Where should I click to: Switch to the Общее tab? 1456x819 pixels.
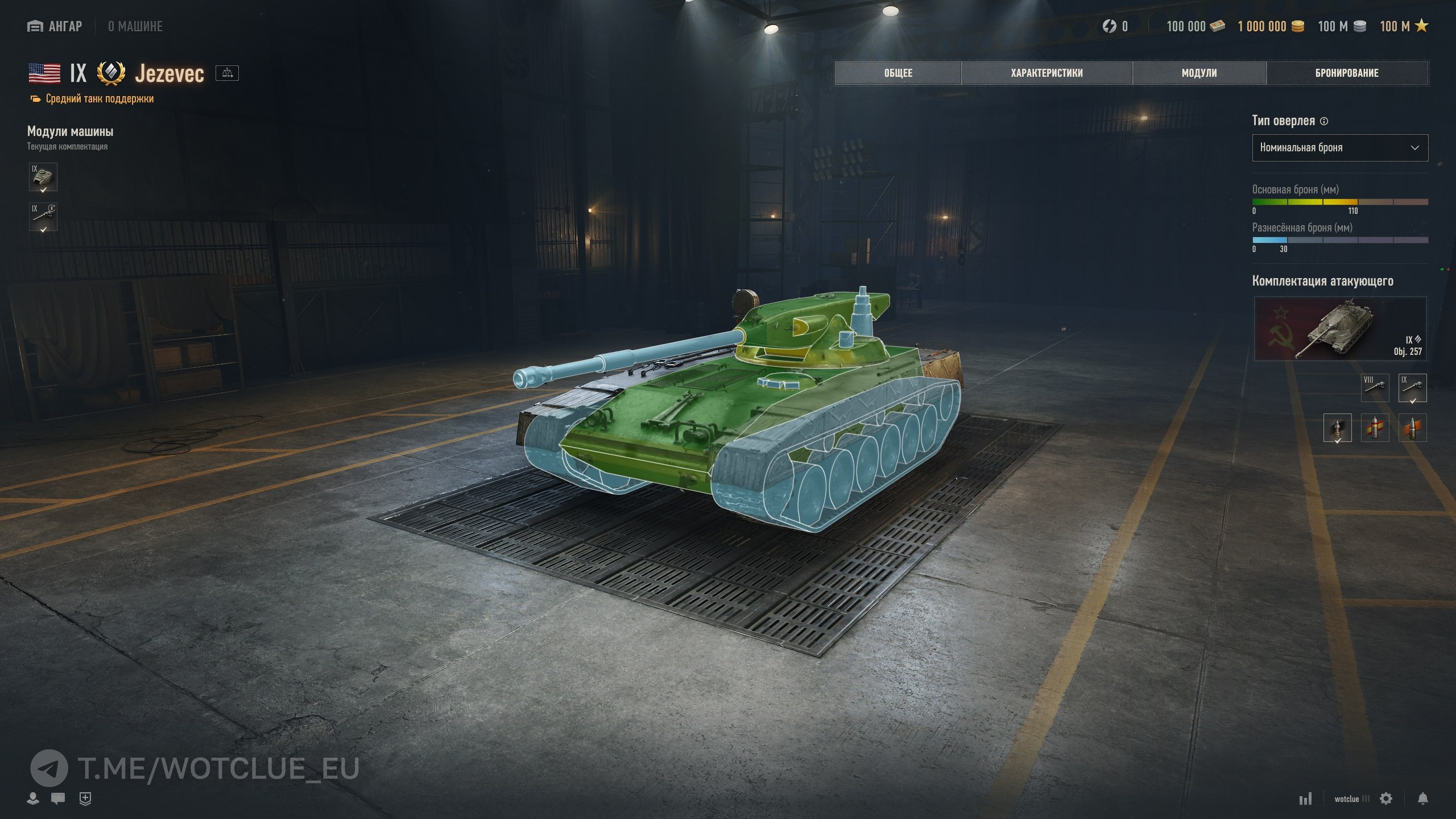coord(898,73)
